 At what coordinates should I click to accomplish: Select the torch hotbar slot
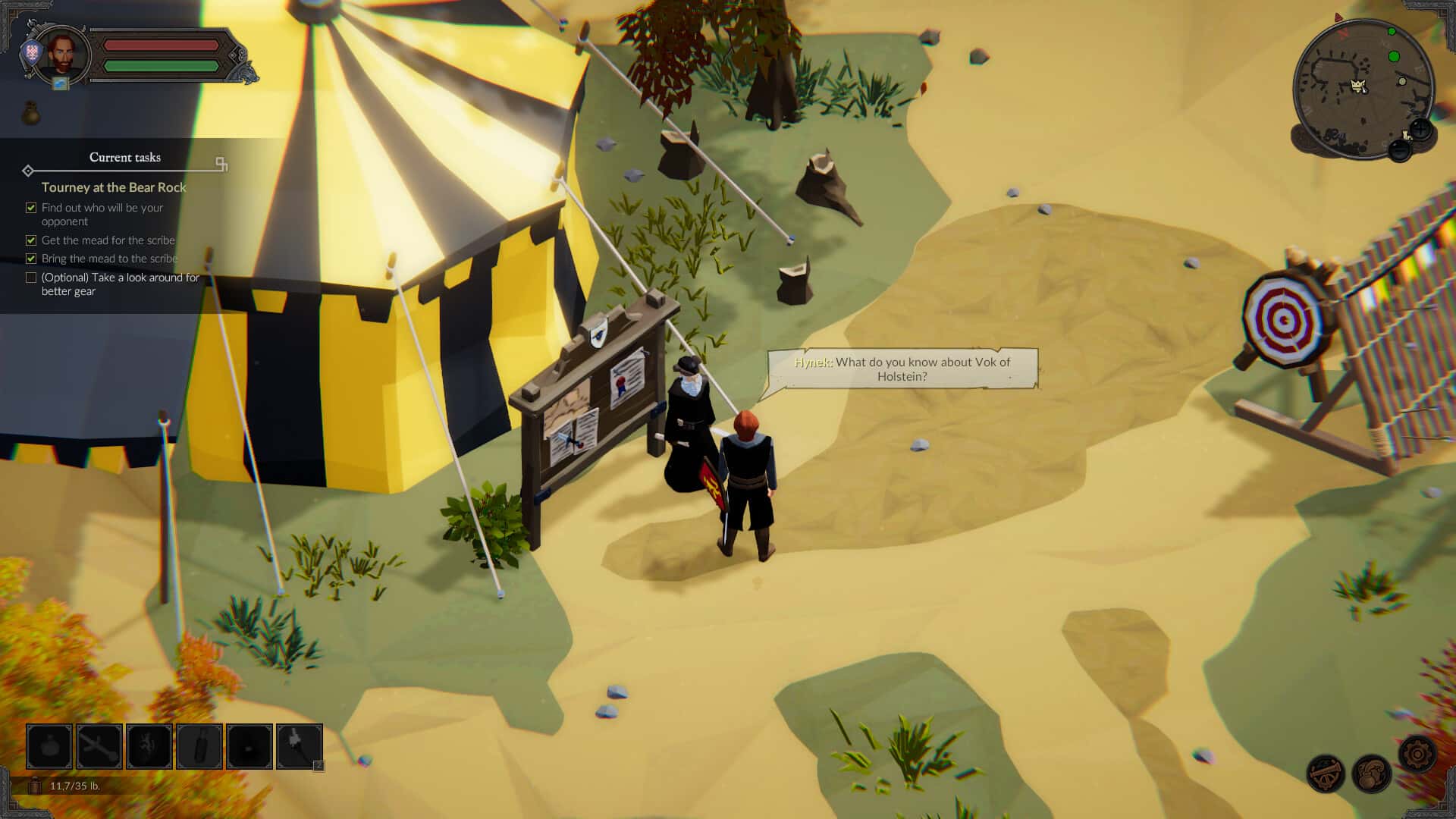point(300,747)
